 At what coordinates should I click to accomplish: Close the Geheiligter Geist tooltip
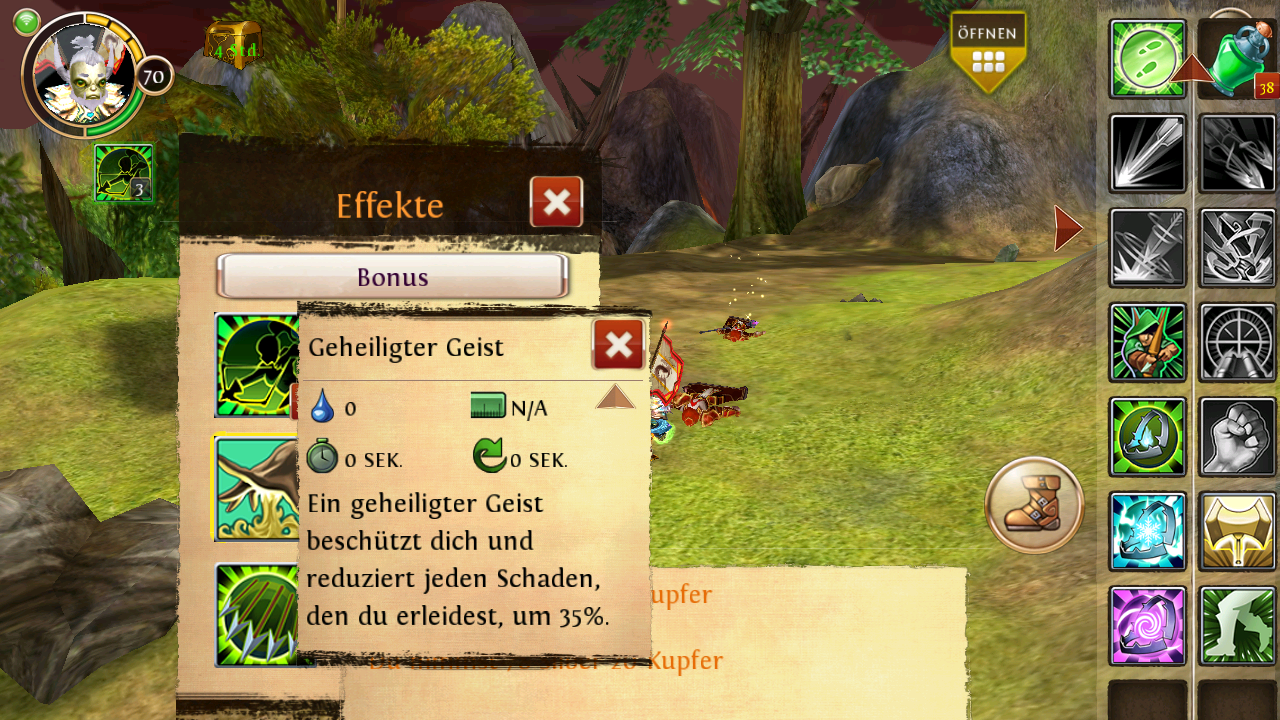[618, 345]
